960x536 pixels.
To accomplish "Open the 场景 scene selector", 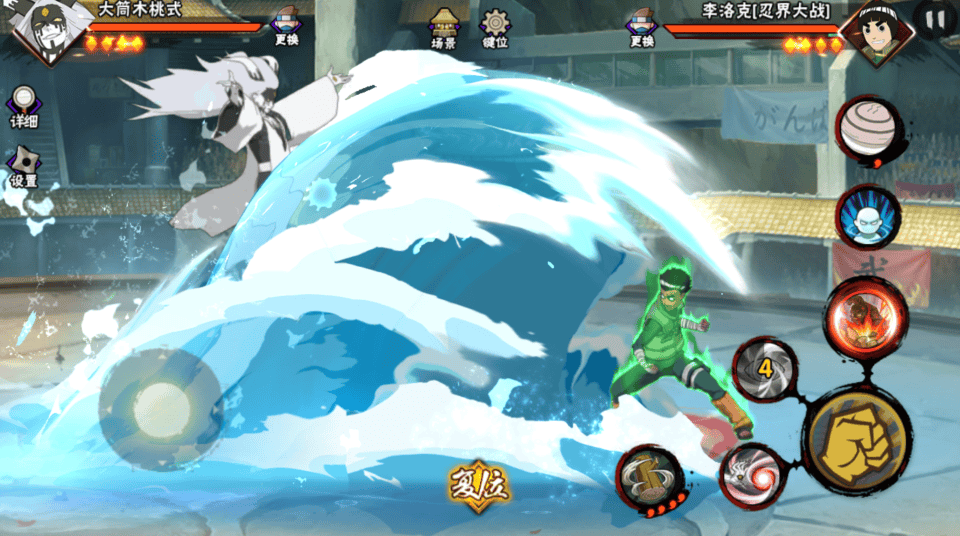I will [x=444, y=27].
